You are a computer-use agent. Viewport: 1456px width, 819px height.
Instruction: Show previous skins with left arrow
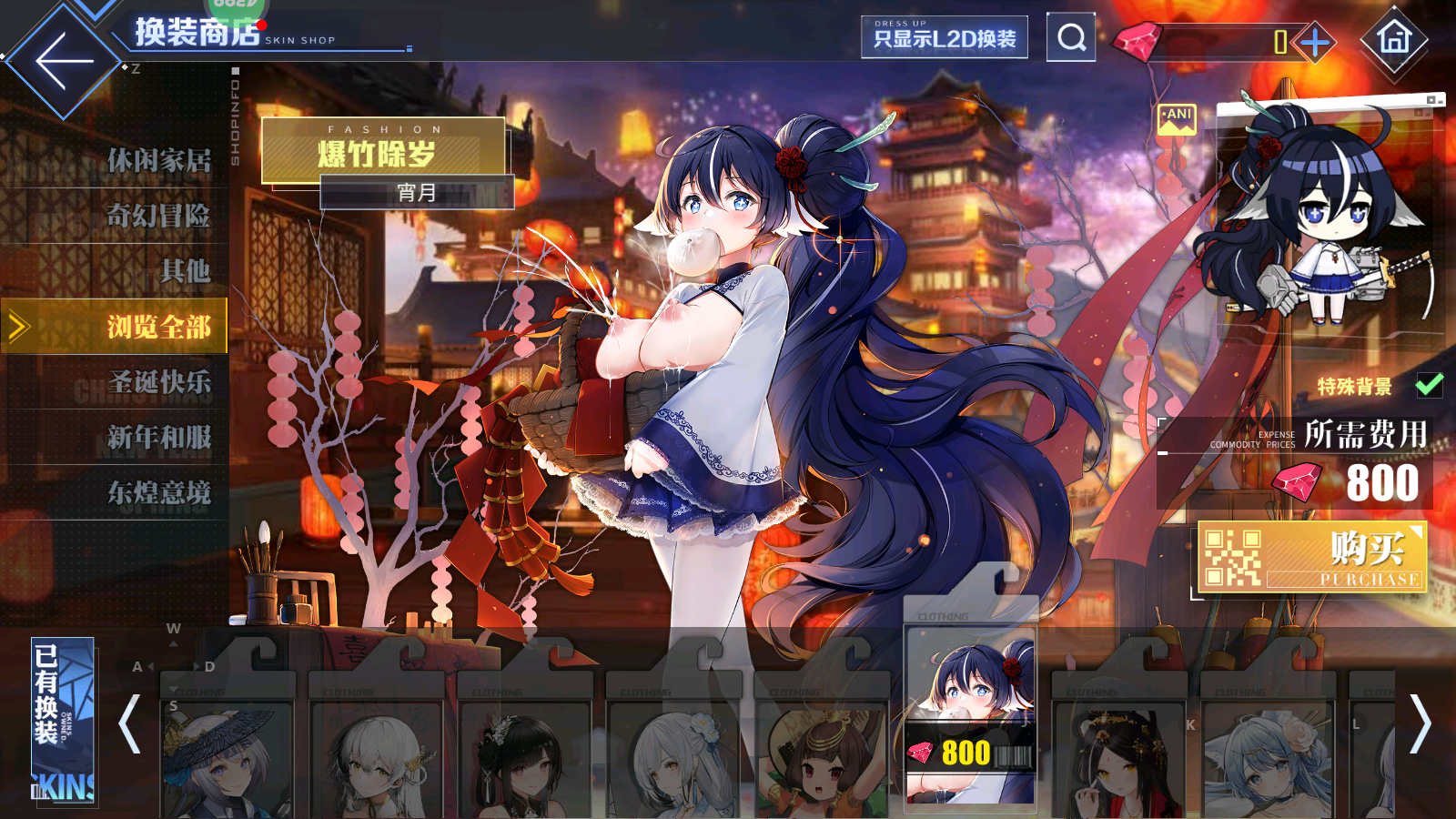pyautogui.click(x=130, y=724)
